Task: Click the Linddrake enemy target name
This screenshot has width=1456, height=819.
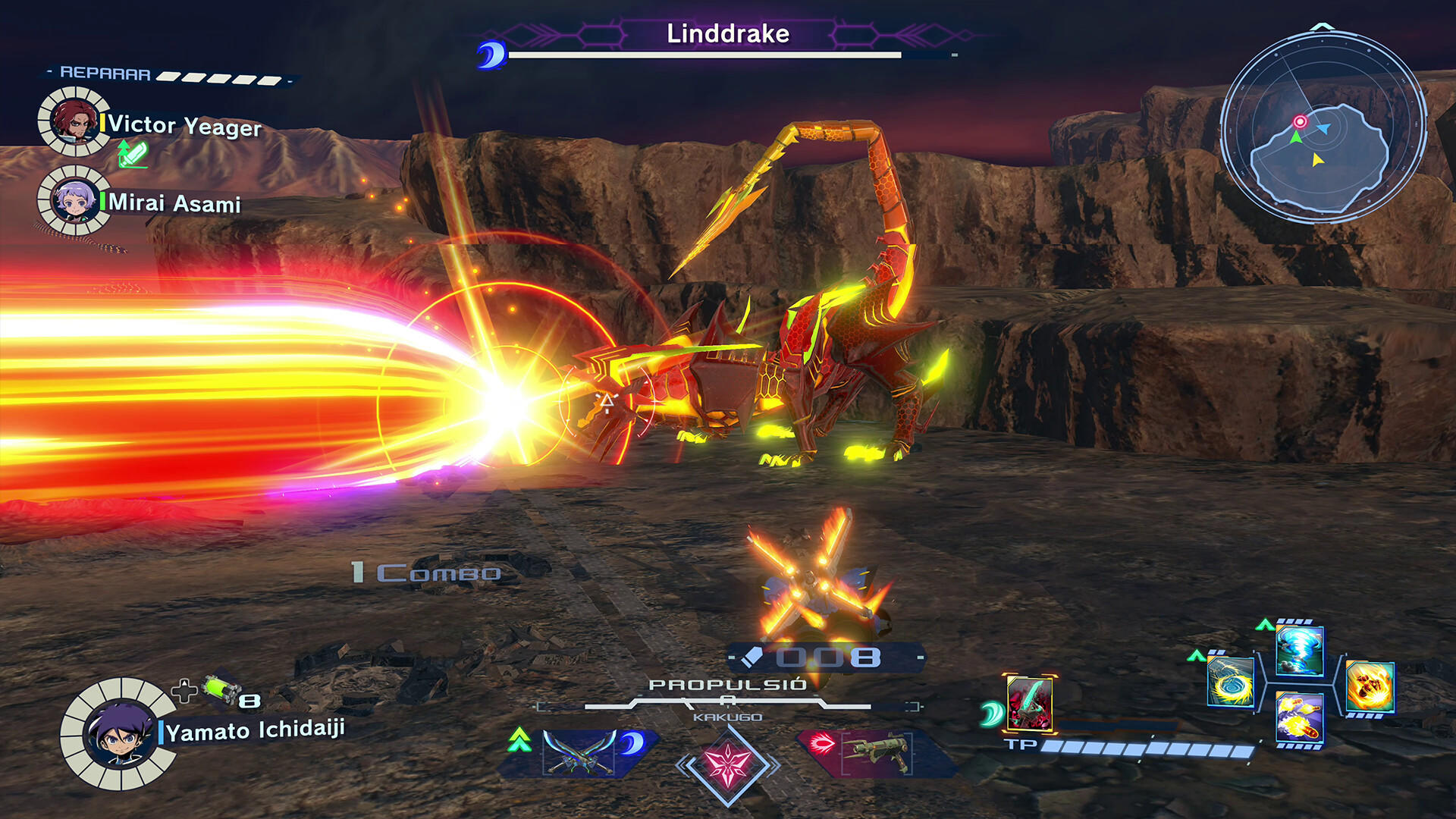Action: pos(727,33)
